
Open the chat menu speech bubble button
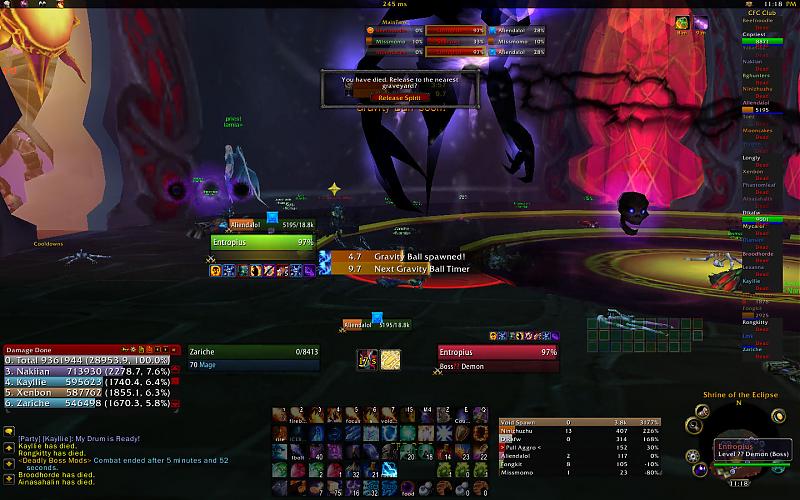tap(8, 431)
